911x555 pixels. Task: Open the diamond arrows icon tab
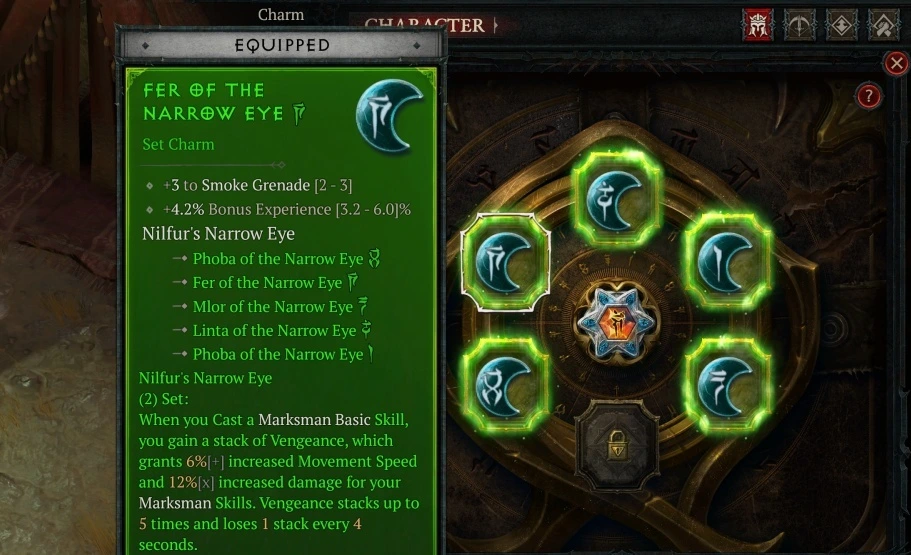[842, 25]
